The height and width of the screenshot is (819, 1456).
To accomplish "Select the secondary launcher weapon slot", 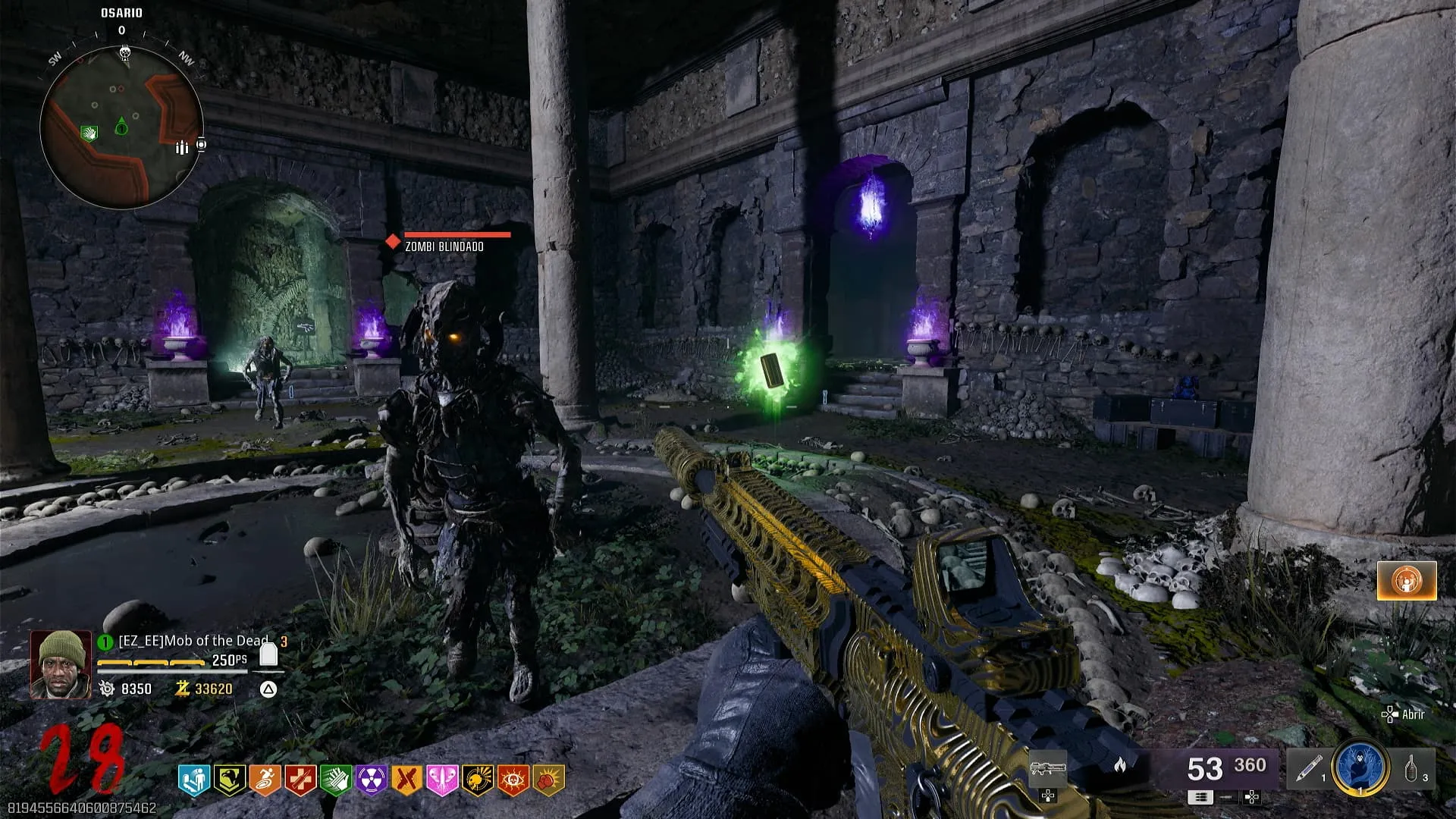I will [x=1047, y=770].
